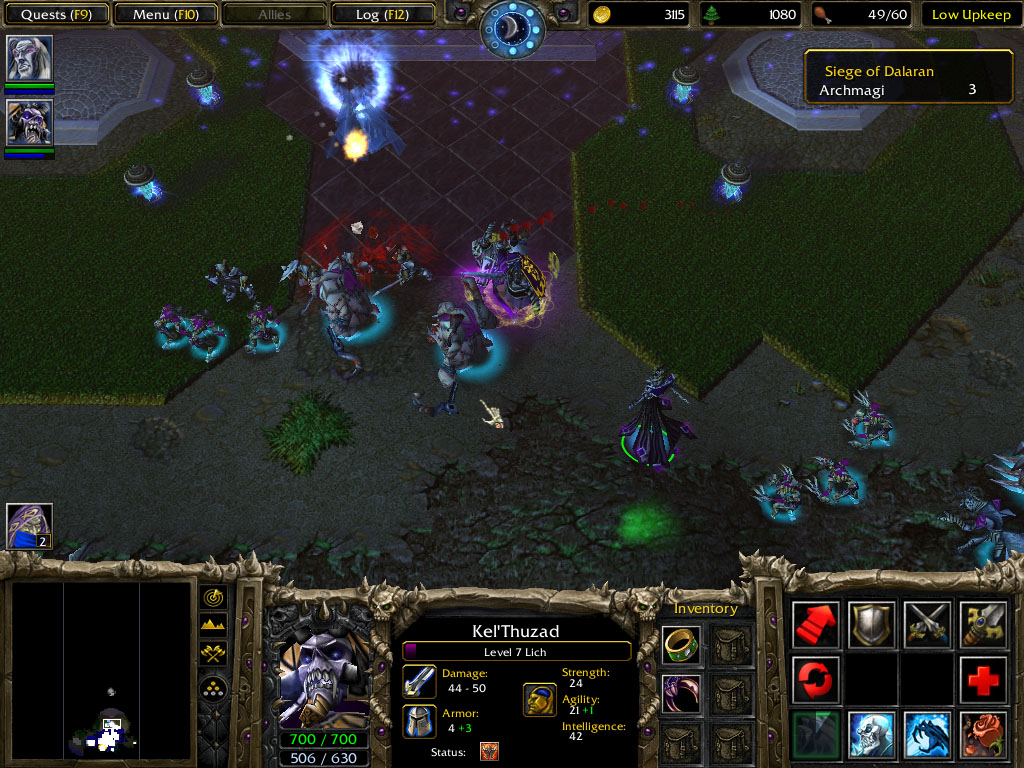Open the Quests (F9) log
Image resolution: width=1024 pixels, height=768 pixels.
click(x=57, y=15)
